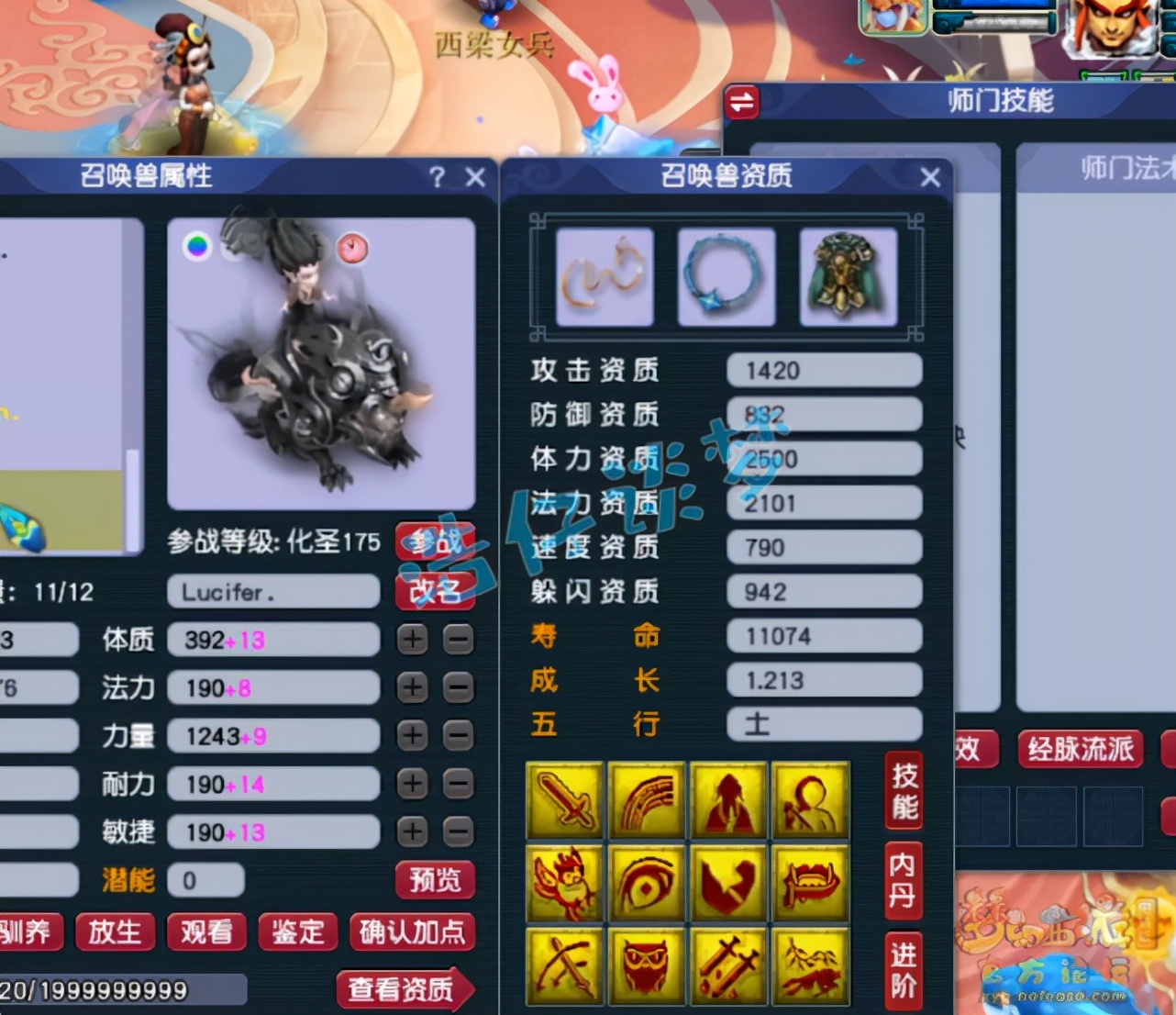Viewport: 1176px width, 1015px height.
Task: Increase 体质 with its plus stepper
Action: (x=411, y=640)
